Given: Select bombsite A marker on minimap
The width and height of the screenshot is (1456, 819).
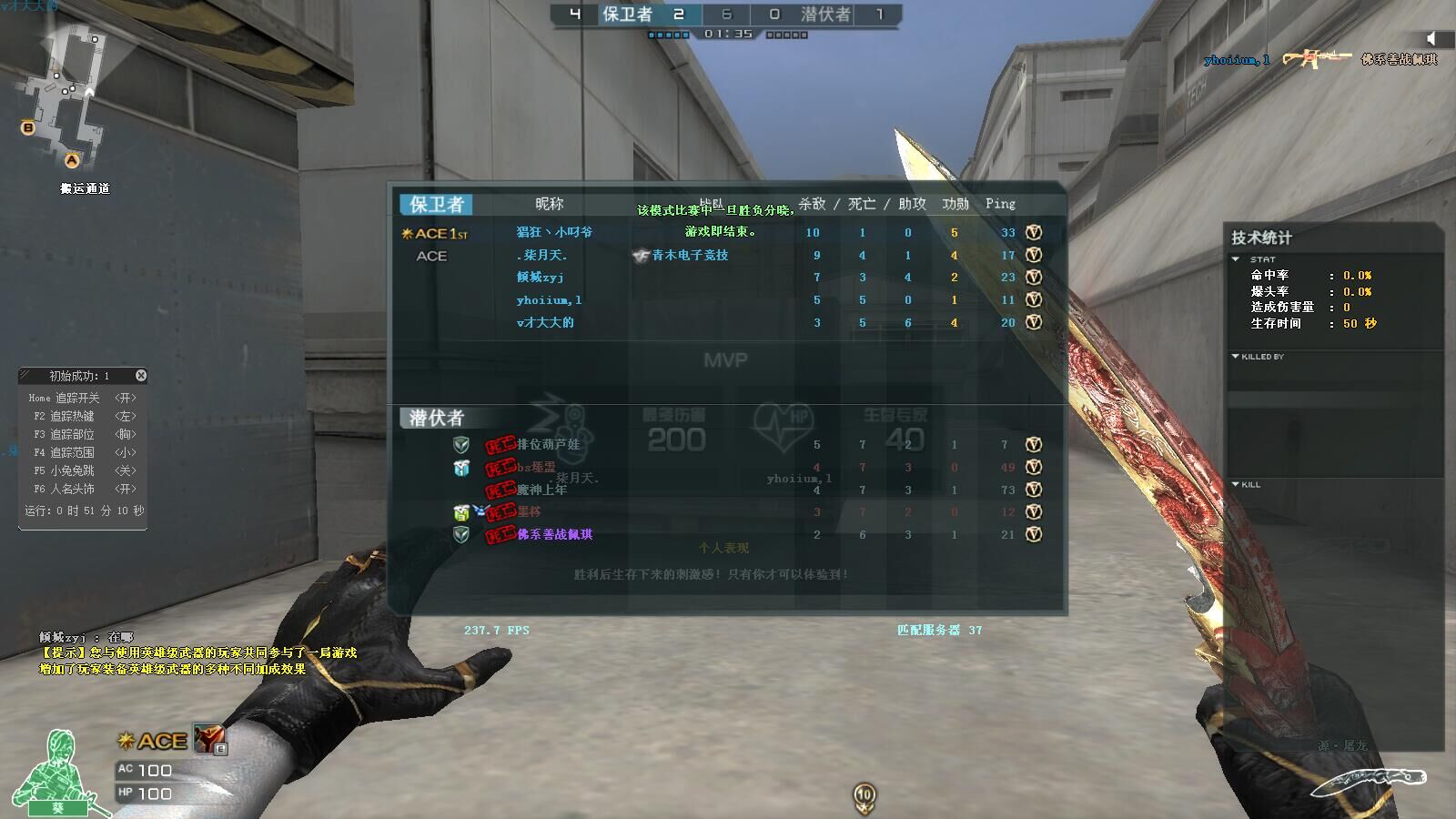Looking at the screenshot, I should click(72, 160).
